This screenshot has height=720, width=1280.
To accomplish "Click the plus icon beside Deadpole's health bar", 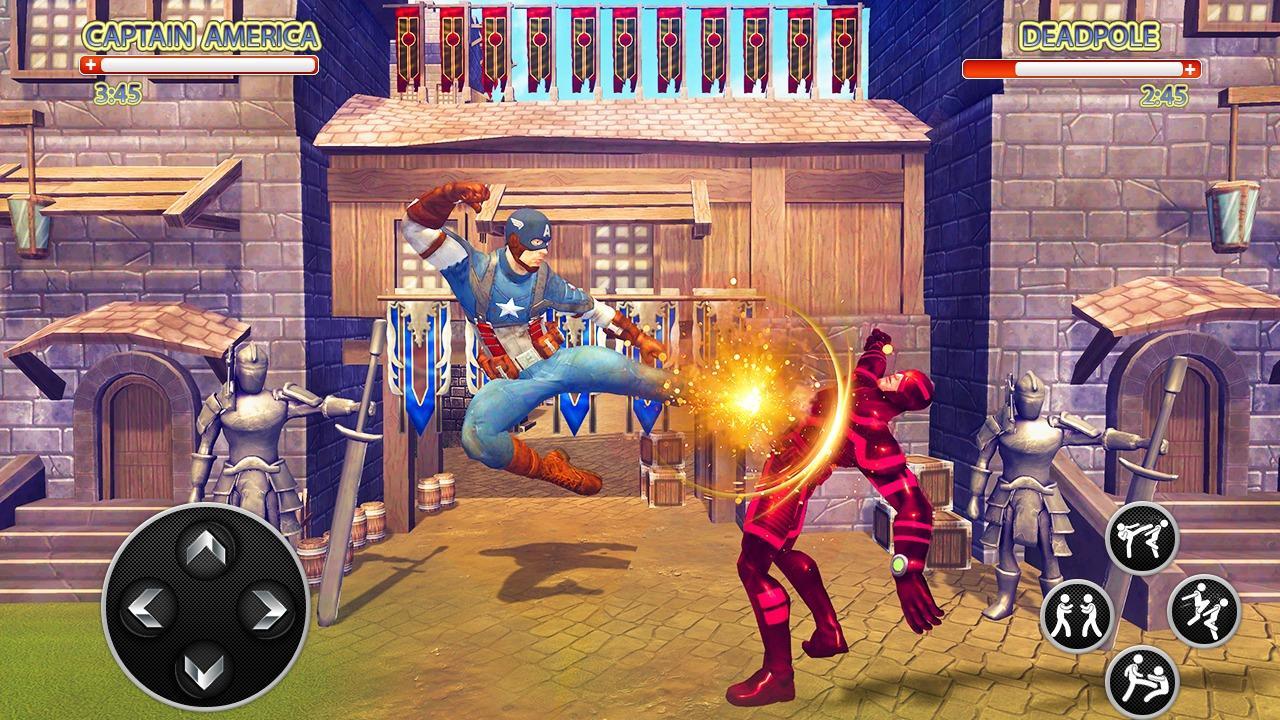I will tap(1189, 70).
